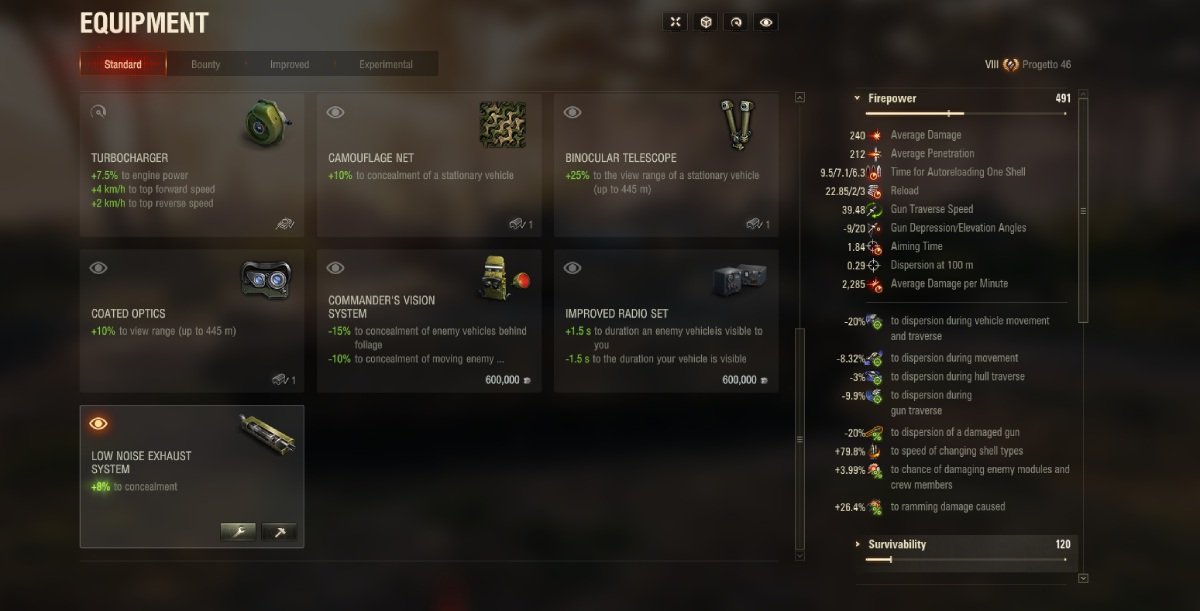The height and width of the screenshot is (611, 1200).
Task: Open the Improved equipment tab
Action: 289,65
